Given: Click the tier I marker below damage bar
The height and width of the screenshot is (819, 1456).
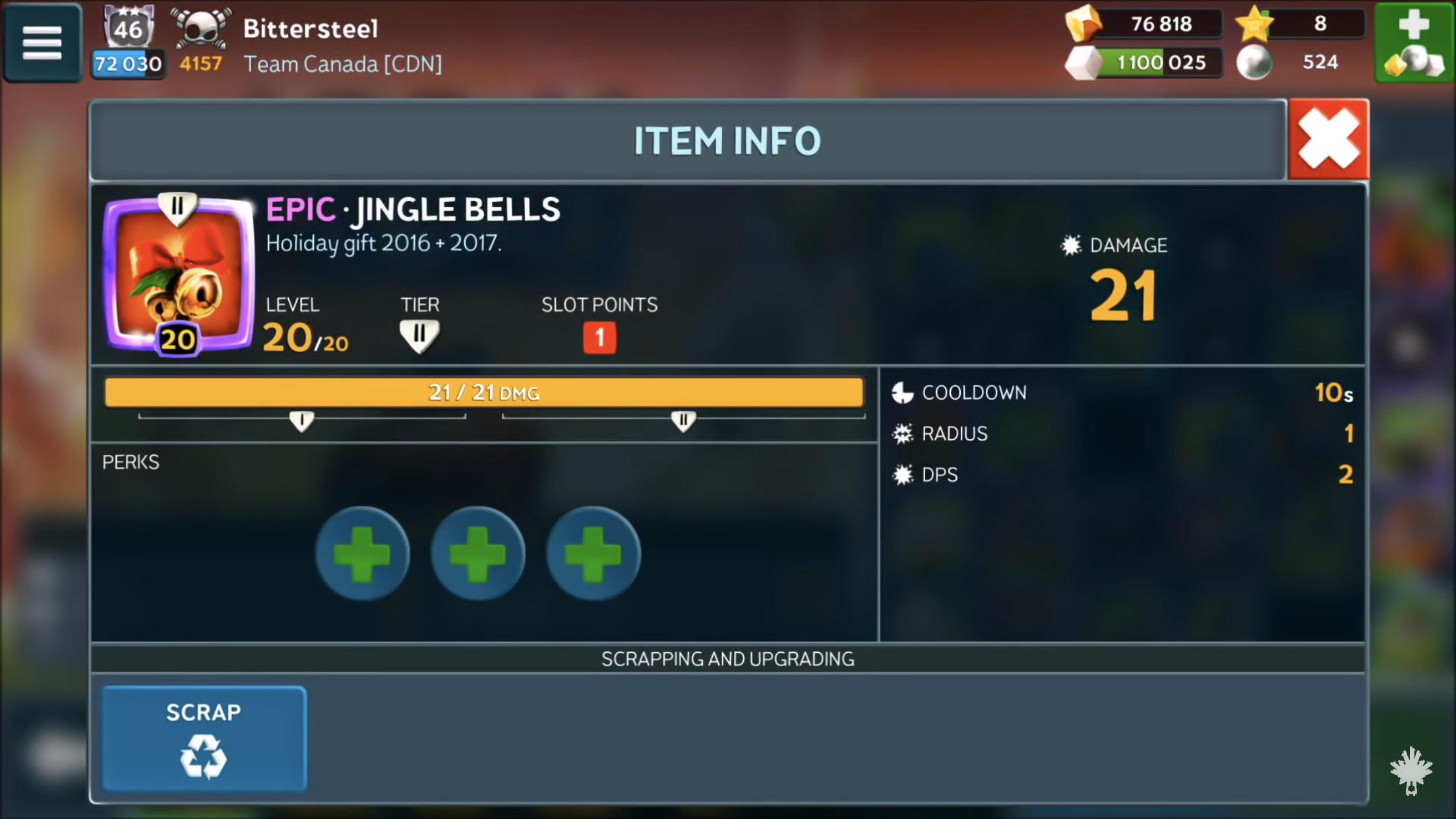Looking at the screenshot, I should (x=302, y=421).
